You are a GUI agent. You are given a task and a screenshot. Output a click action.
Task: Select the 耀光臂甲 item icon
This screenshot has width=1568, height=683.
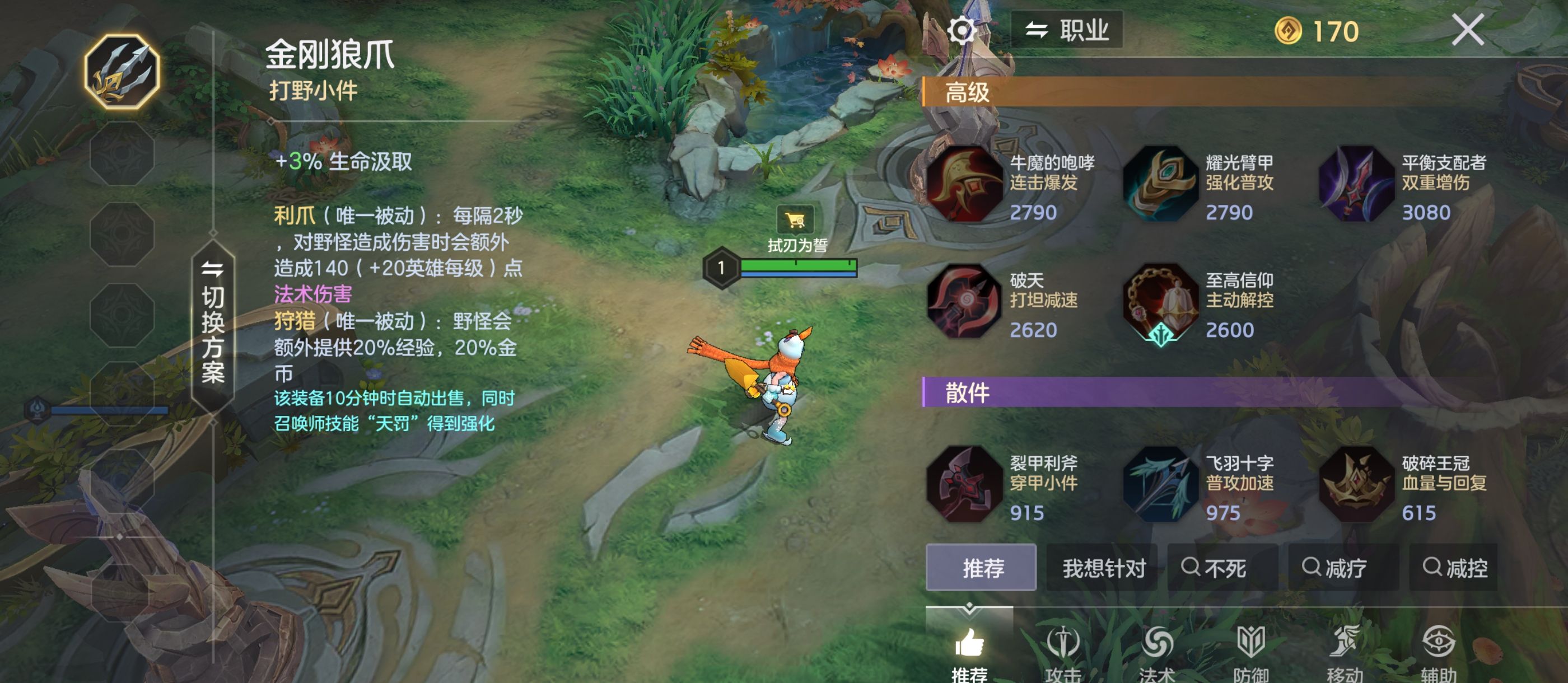[x=1163, y=184]
